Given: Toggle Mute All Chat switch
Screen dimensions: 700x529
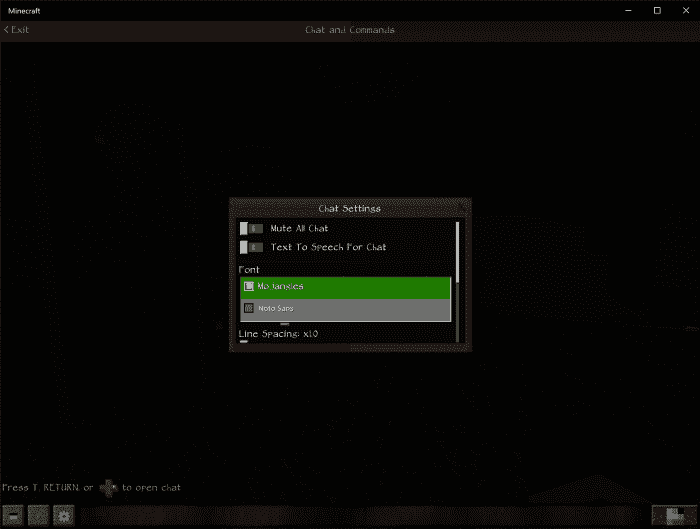Looking at the screenshot, I should pos(251,229).
